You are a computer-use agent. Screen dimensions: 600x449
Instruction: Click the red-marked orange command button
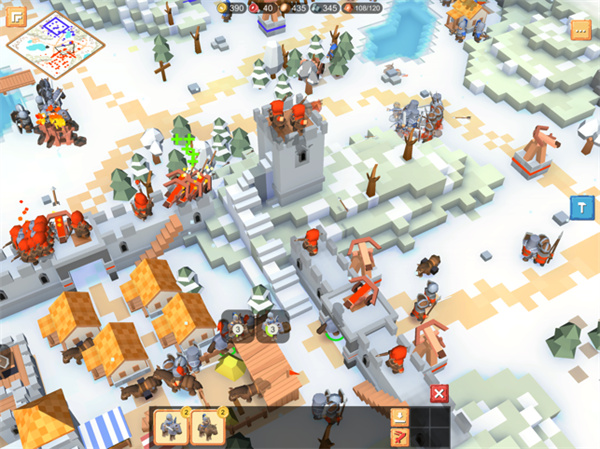coord(399,436)
